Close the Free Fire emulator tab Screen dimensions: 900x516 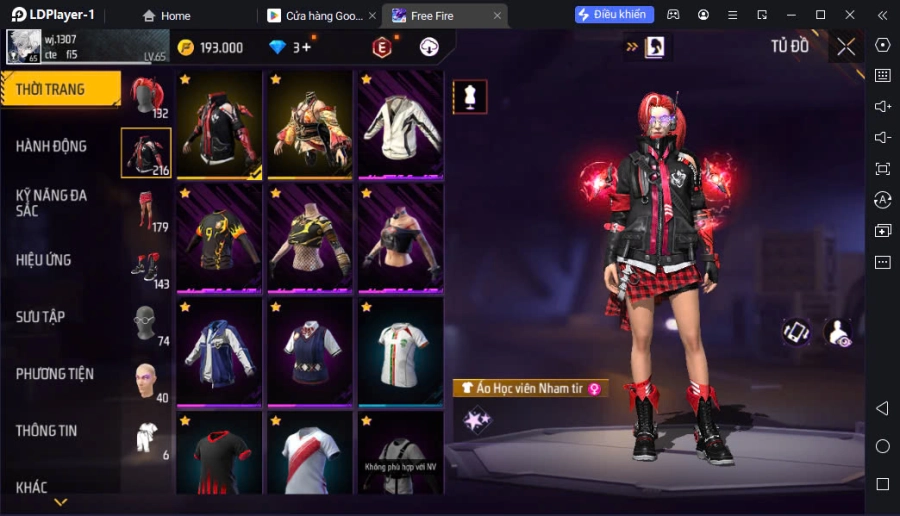pyautogui.click(x=497, y=16)
